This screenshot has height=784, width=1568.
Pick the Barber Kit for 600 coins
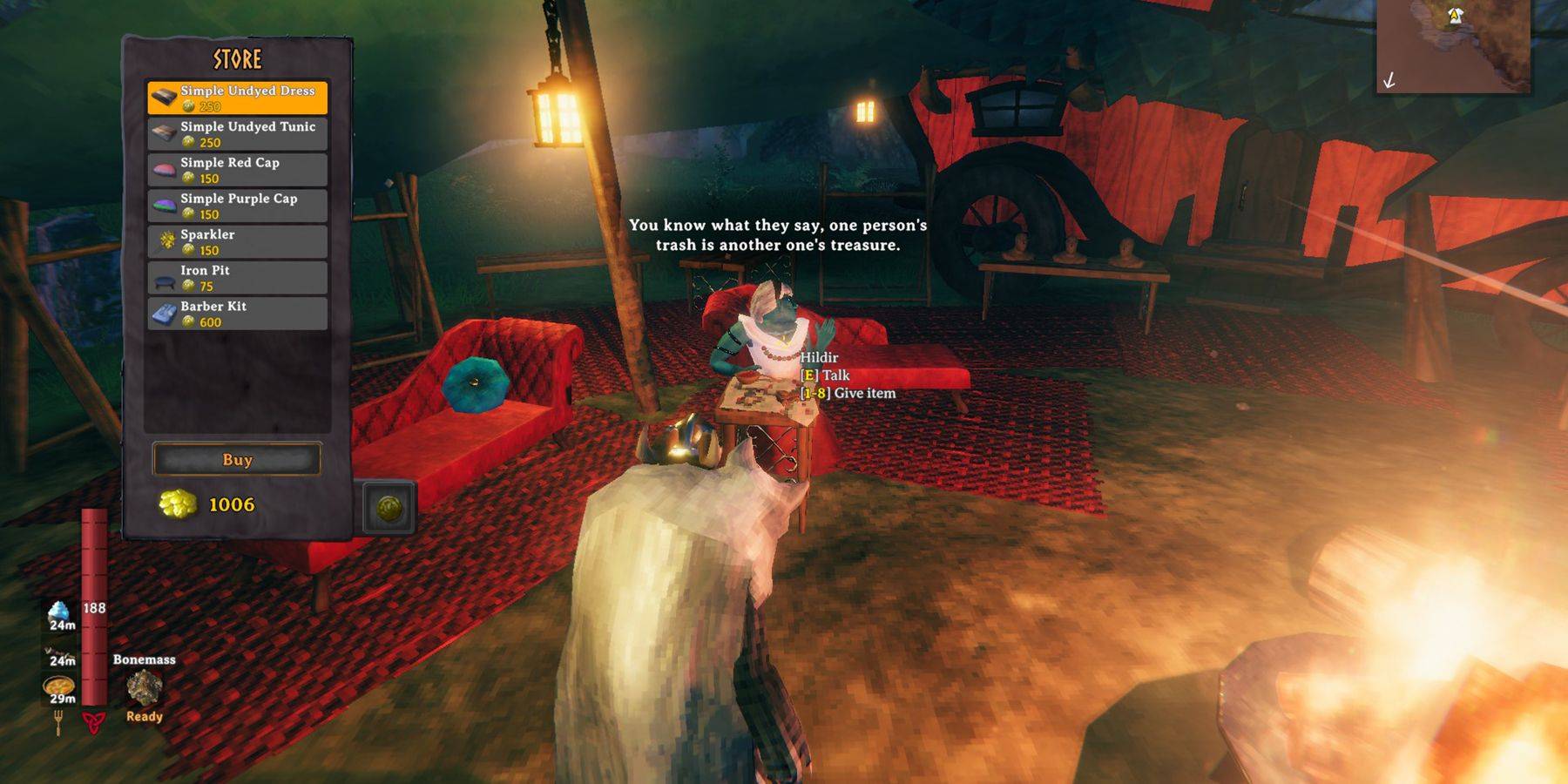coord(237,314)
